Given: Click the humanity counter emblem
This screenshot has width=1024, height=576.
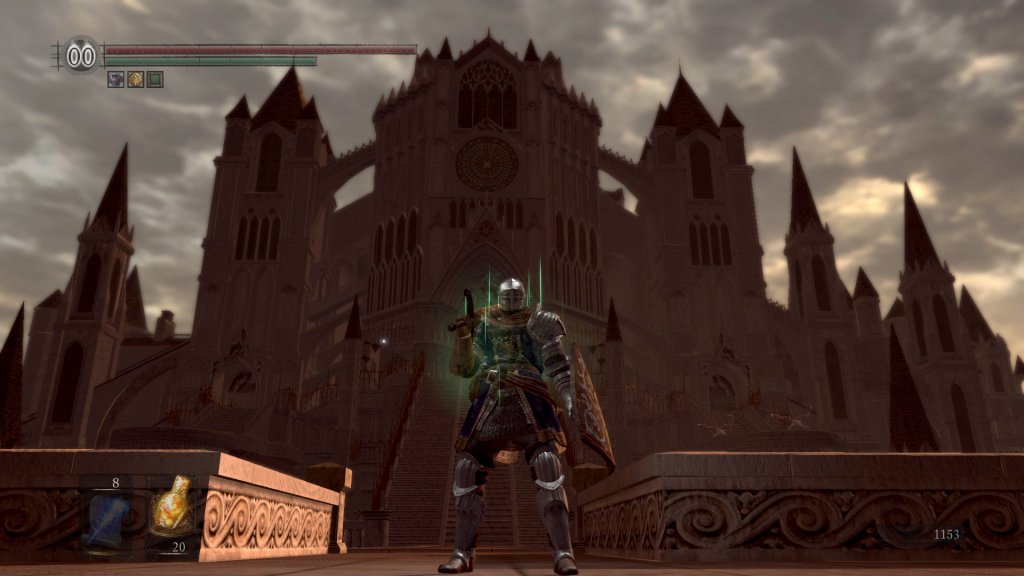Looking at the screenshot, I should click(x=82, y=53).
